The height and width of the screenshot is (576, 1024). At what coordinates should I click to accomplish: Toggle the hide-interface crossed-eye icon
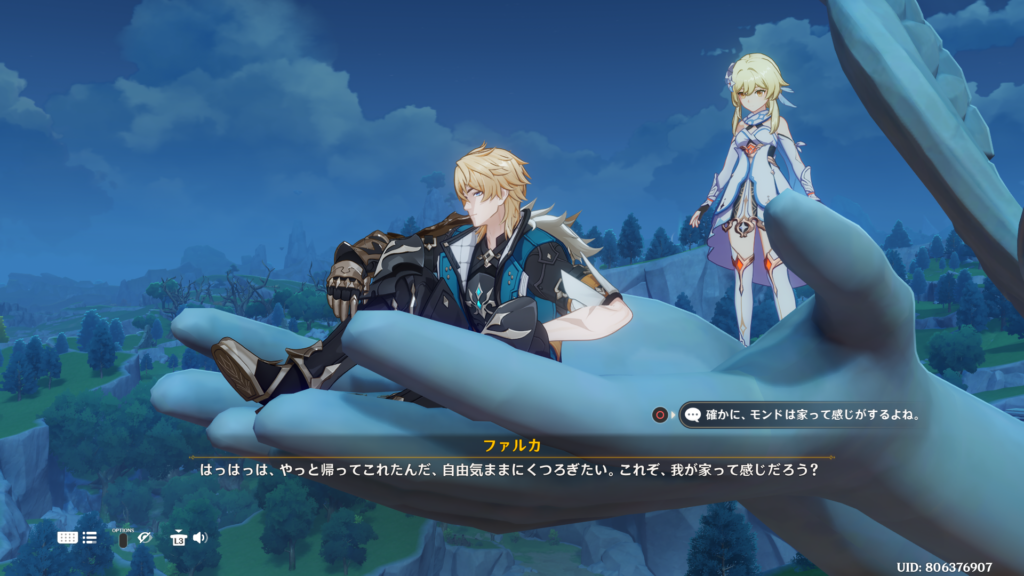click(145, 538)
